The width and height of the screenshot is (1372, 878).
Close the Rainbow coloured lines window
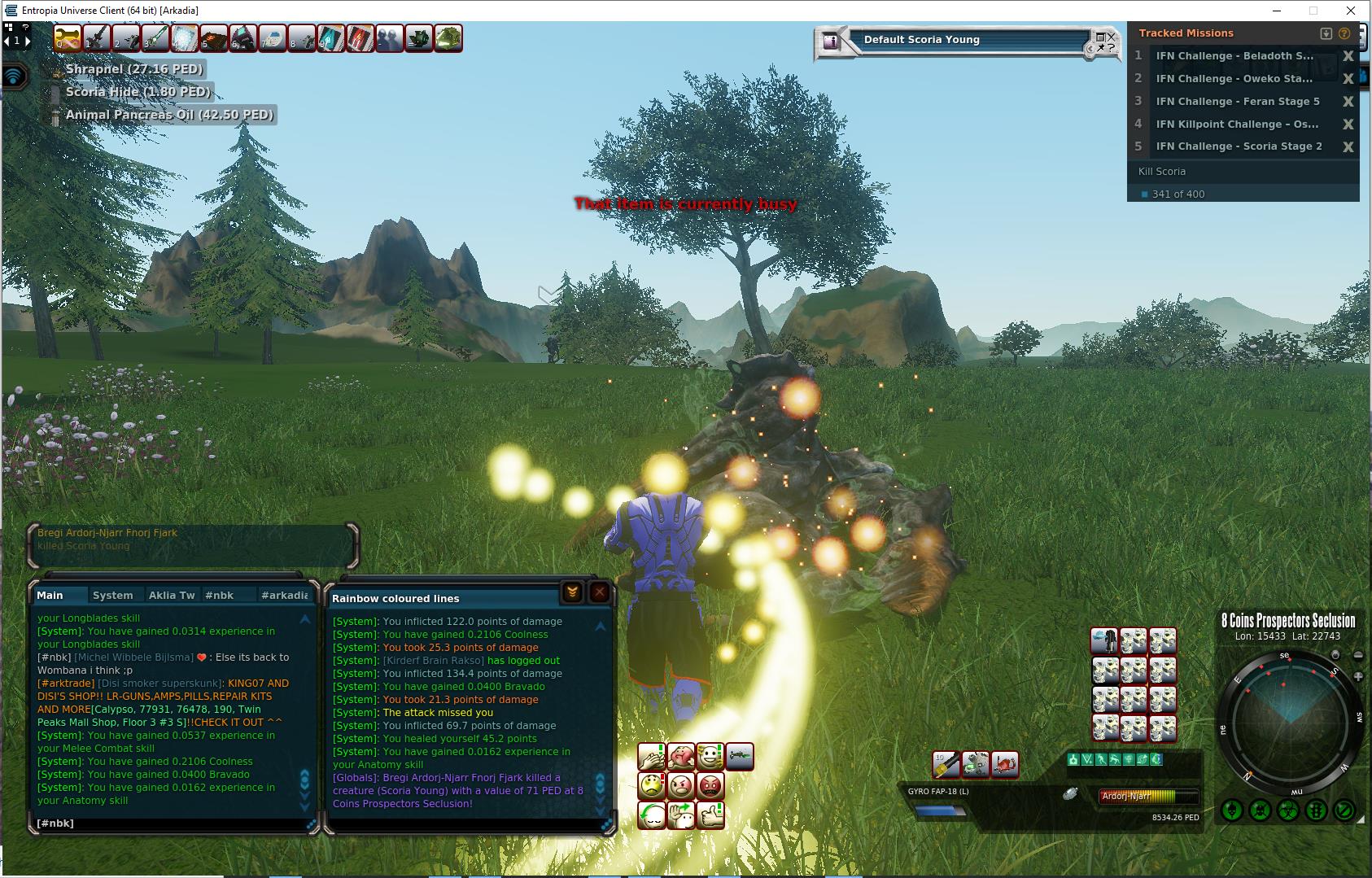600,593
